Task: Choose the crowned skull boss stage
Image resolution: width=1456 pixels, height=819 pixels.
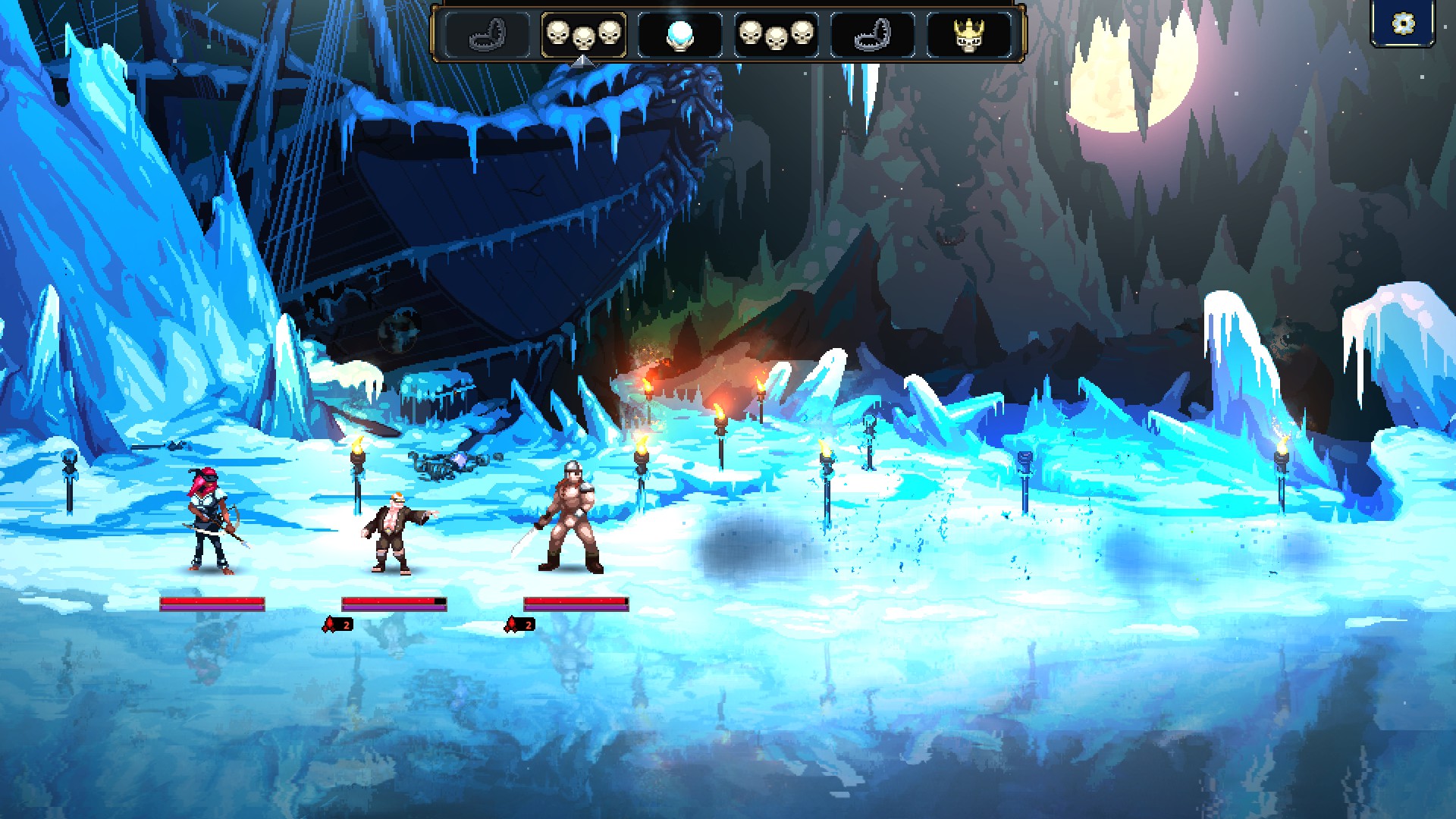Action: point(968,35)
